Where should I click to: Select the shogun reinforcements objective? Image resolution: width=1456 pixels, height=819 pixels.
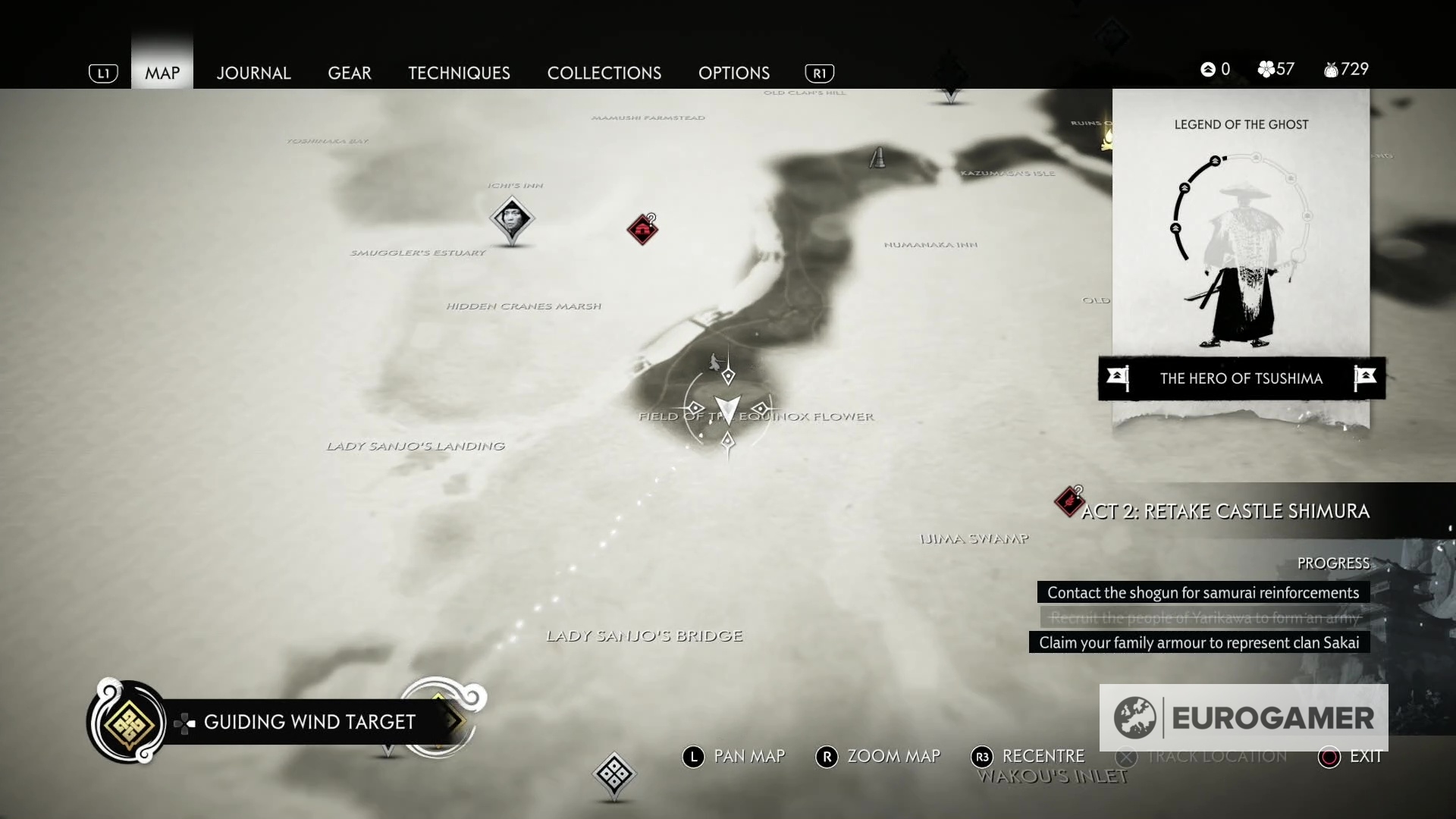1203,592
